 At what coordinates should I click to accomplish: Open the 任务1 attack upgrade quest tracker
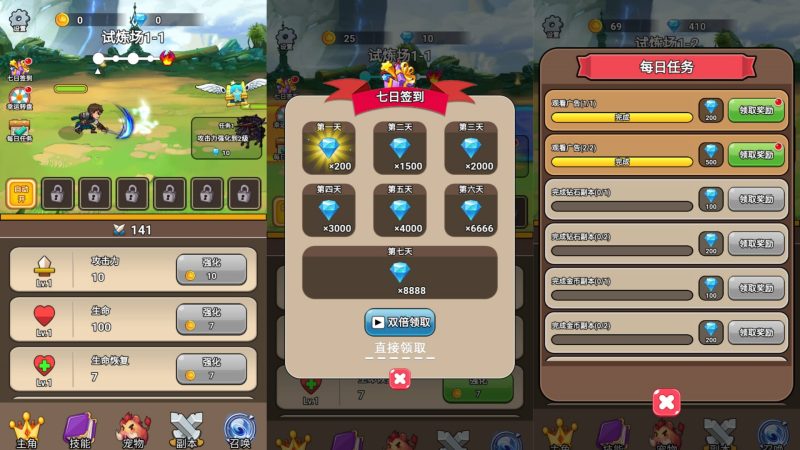tap(227, 137)
